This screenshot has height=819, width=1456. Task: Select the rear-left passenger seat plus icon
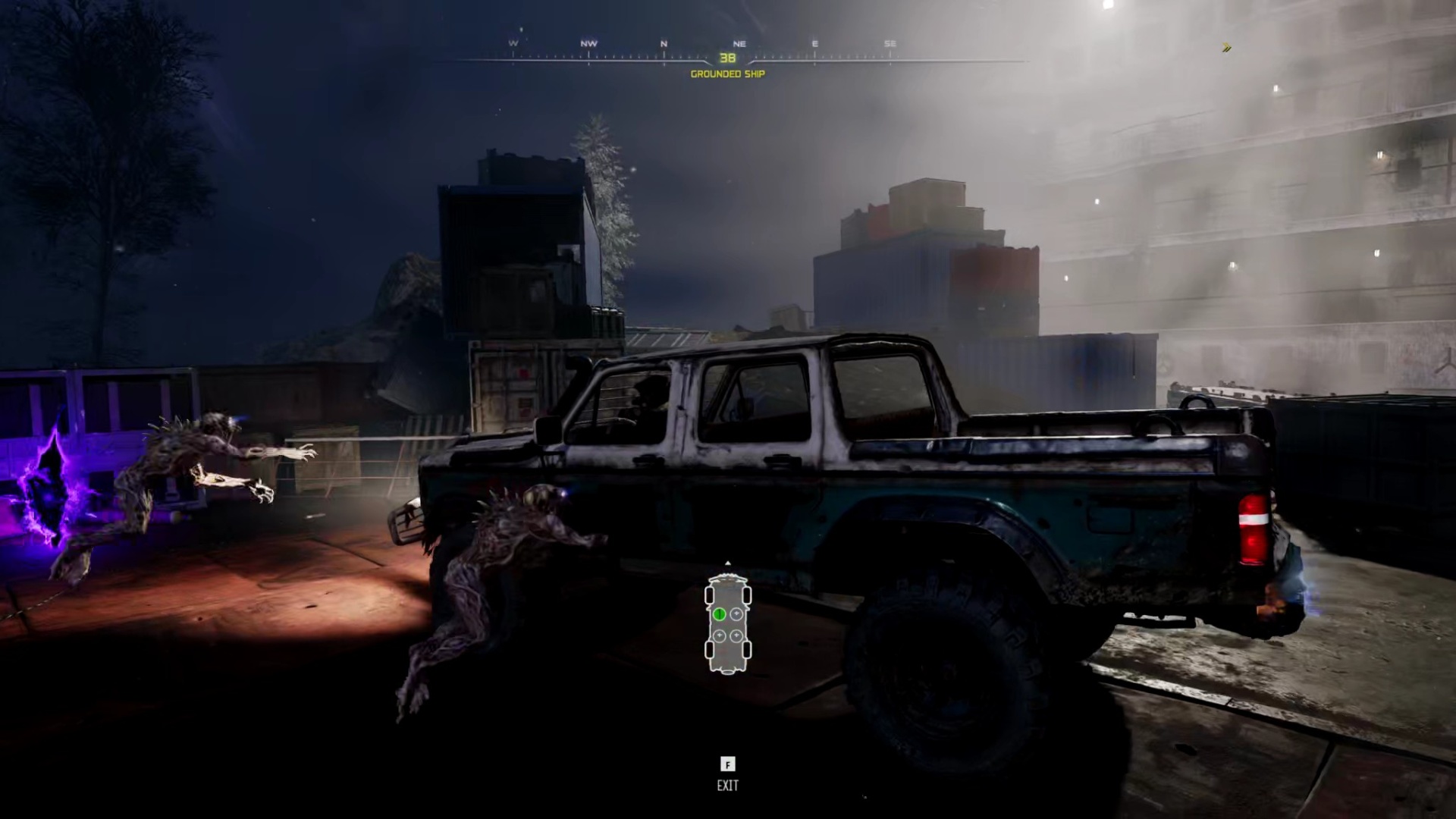(x=720, y=635)
